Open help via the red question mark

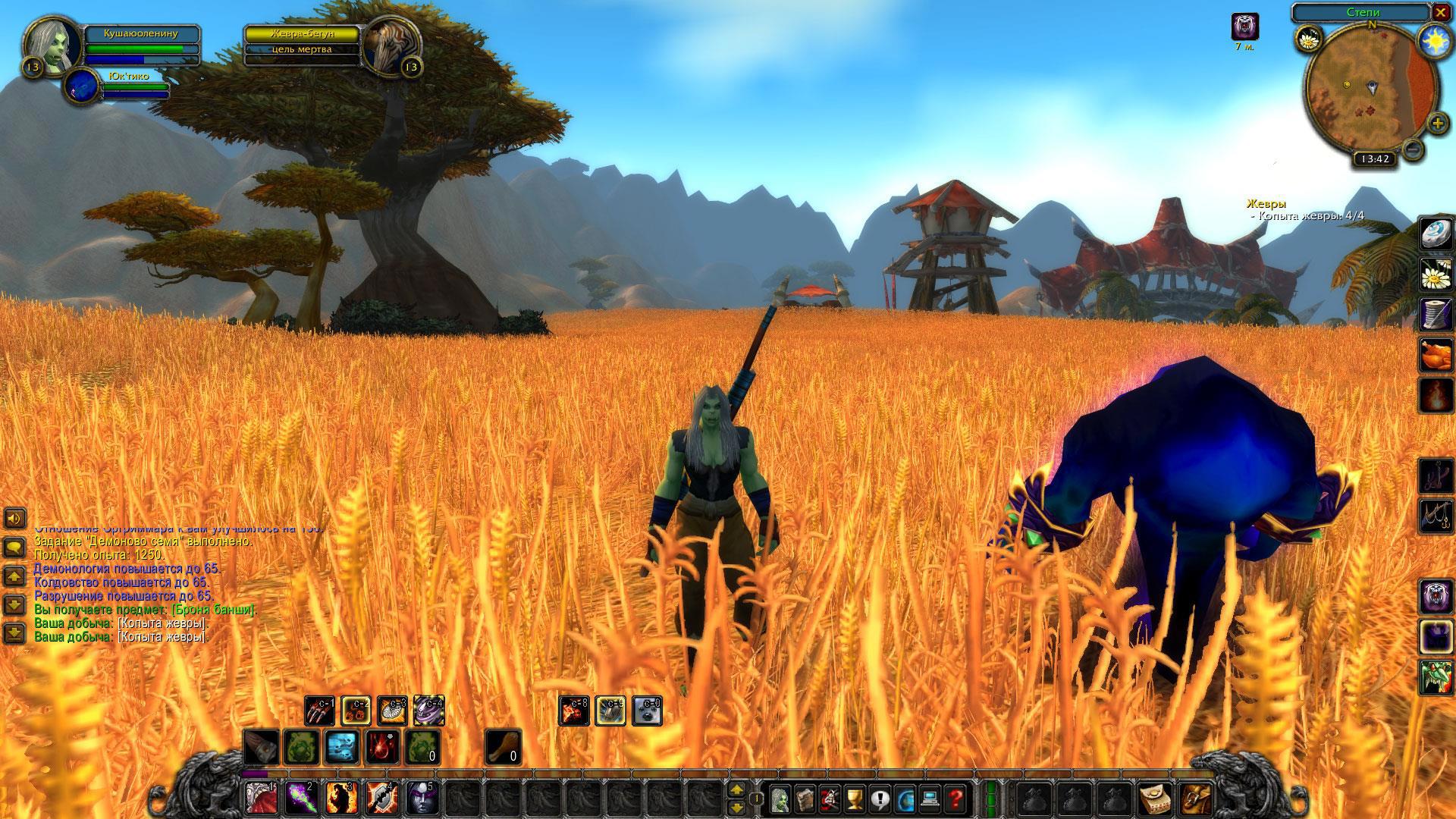(x=956, y=798)
